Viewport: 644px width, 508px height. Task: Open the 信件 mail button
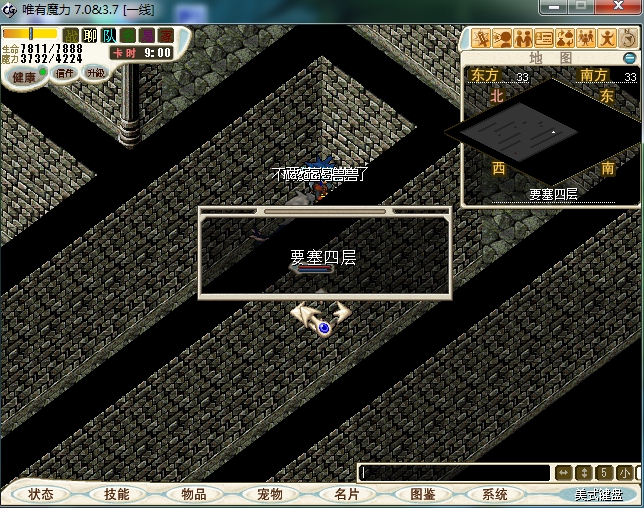pyautogui.click(x=65, y=73)
